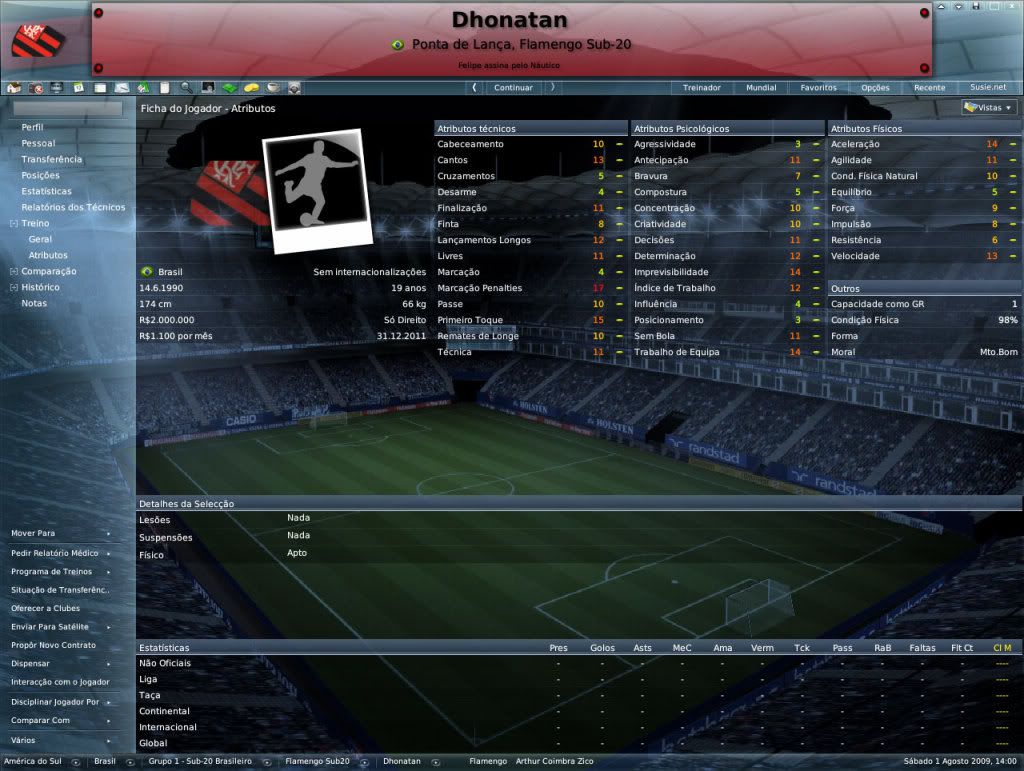Open the Treinador menu
Image resolution: width=1024 pixels, height=771 pixels.
click(x=701, y=88)
